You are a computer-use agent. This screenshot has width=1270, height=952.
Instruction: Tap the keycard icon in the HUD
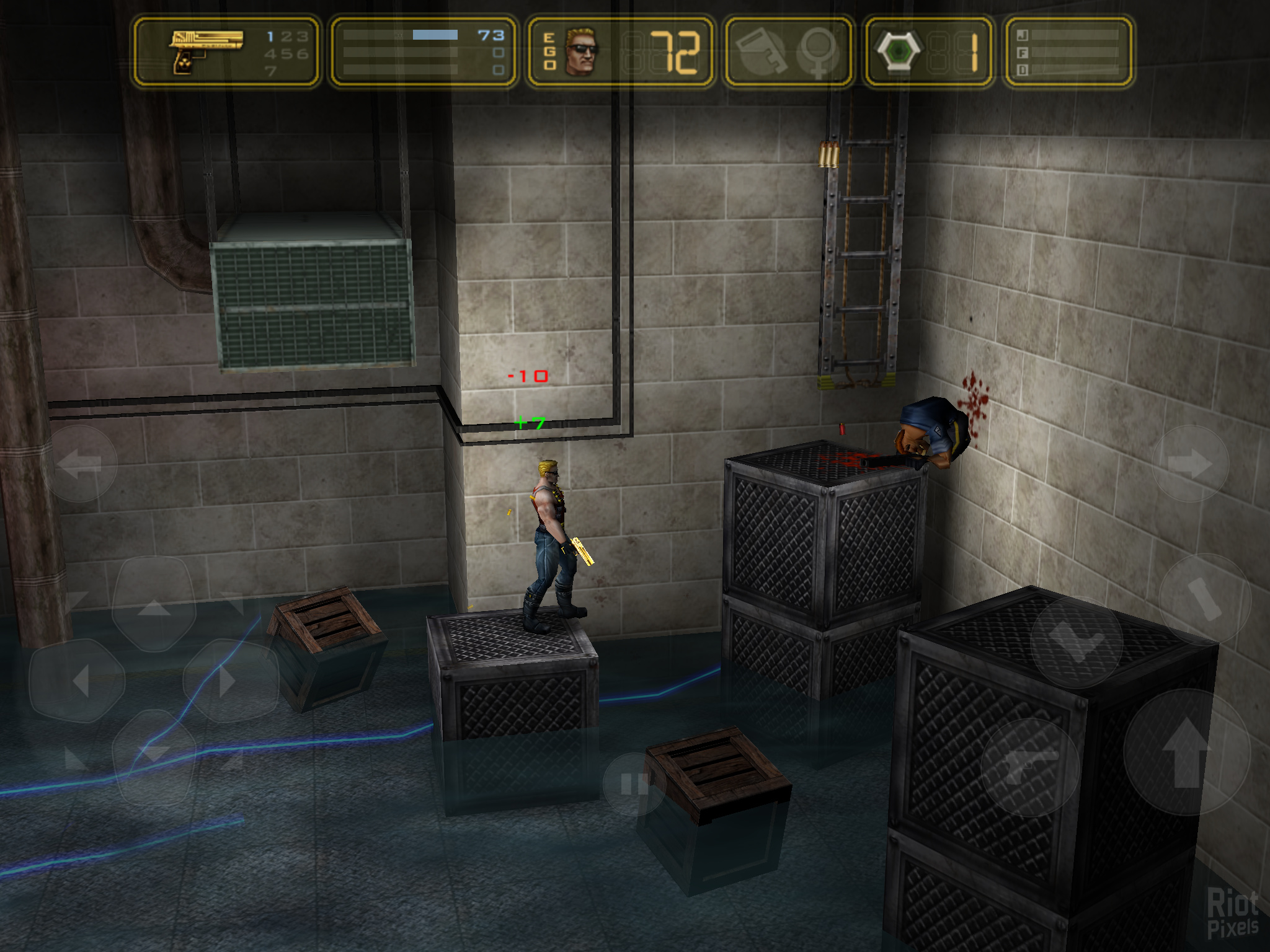click(761, 52)
